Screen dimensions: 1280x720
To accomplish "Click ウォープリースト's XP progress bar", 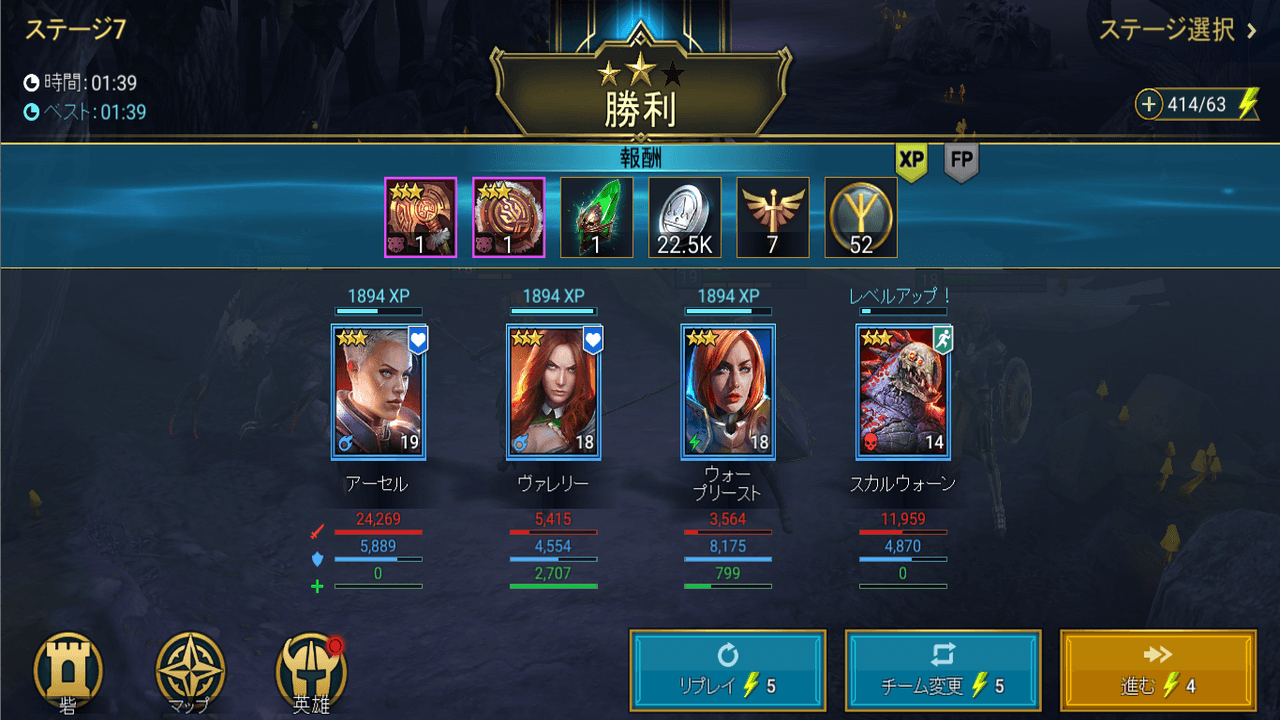I will pyautogui.click(x=728, y=311).
